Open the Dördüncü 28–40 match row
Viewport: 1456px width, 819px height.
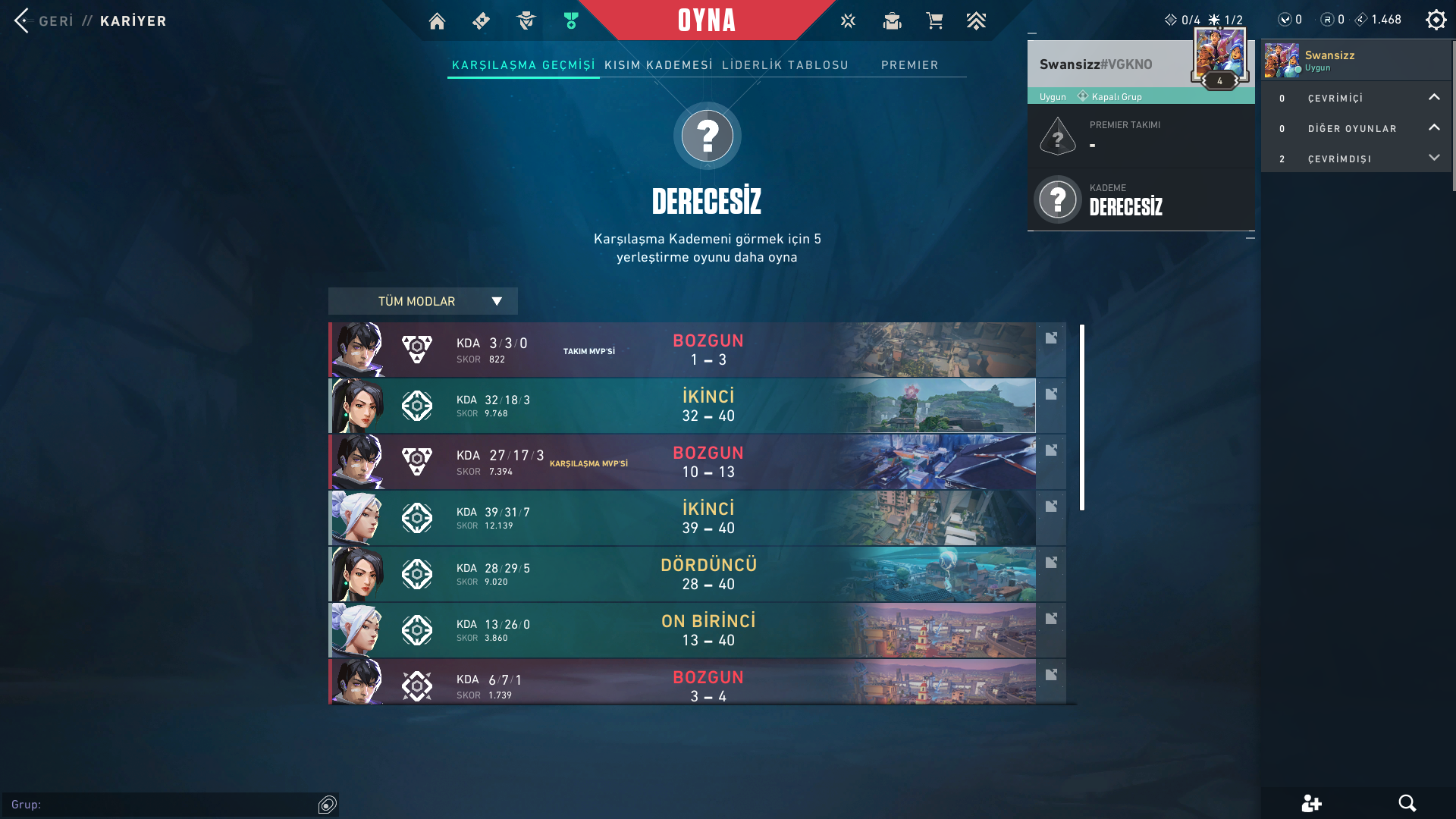pyautogui.click(x=682, y=574)
